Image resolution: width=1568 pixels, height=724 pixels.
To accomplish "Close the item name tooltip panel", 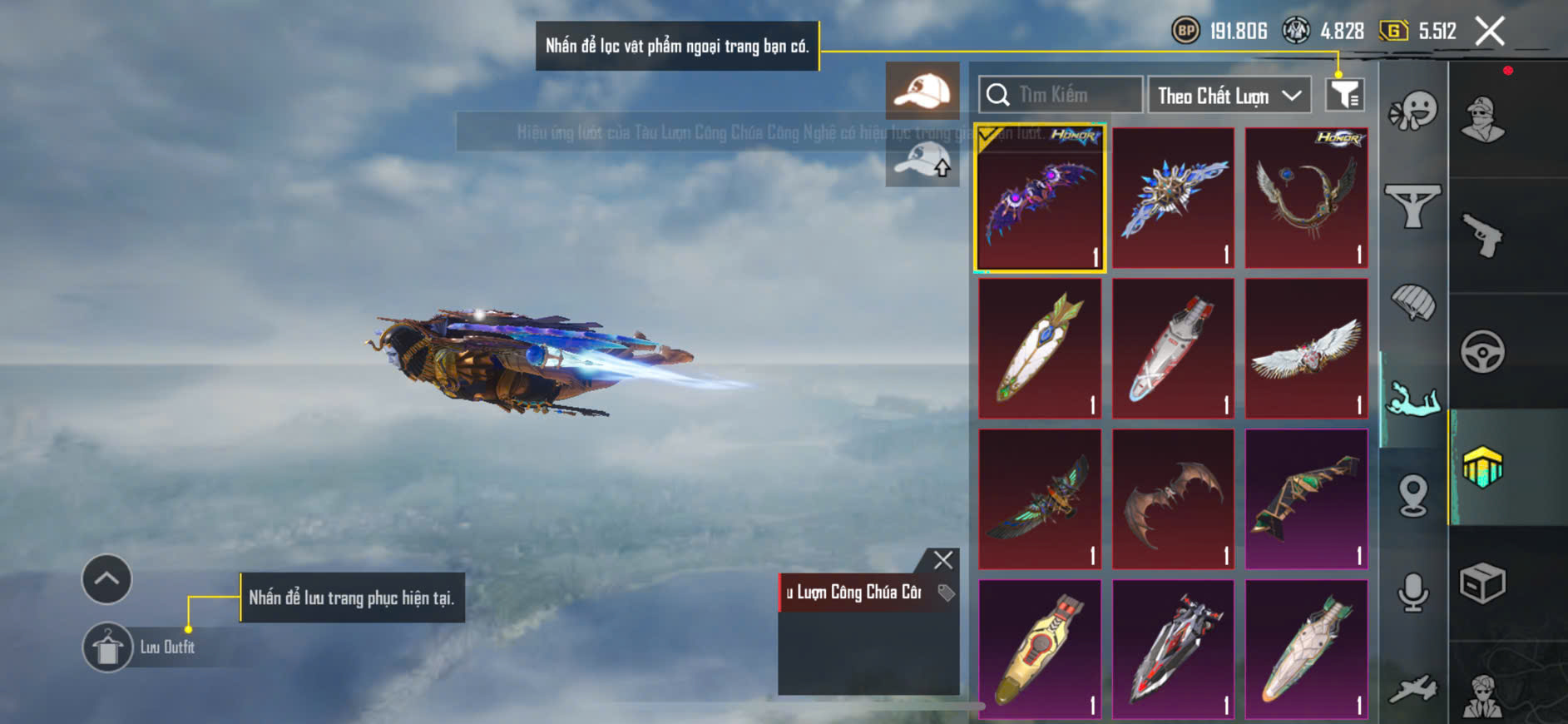I will pyautogui.click(x=942, y=560).
